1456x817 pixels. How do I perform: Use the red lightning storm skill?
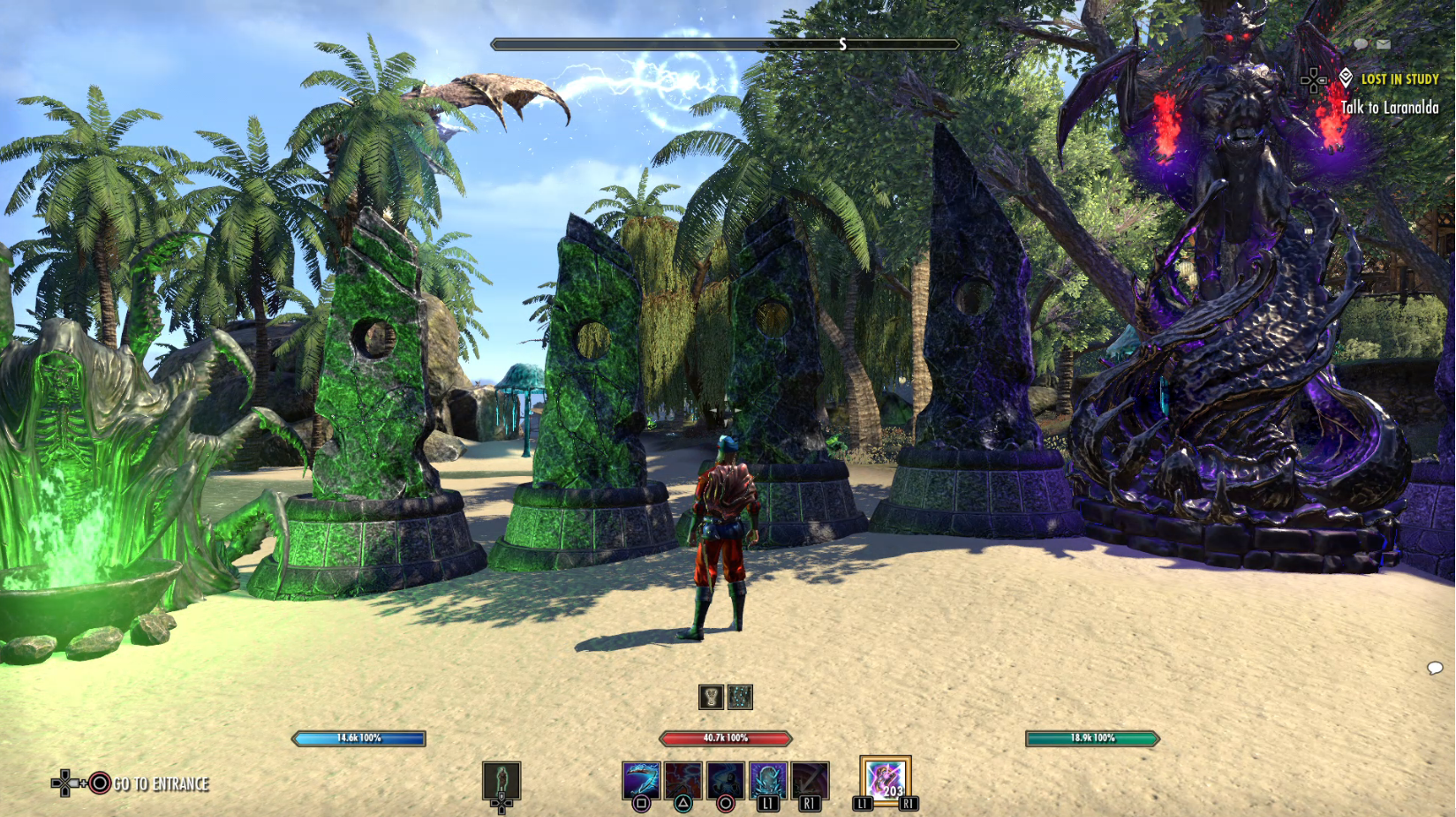click(683, 781)
